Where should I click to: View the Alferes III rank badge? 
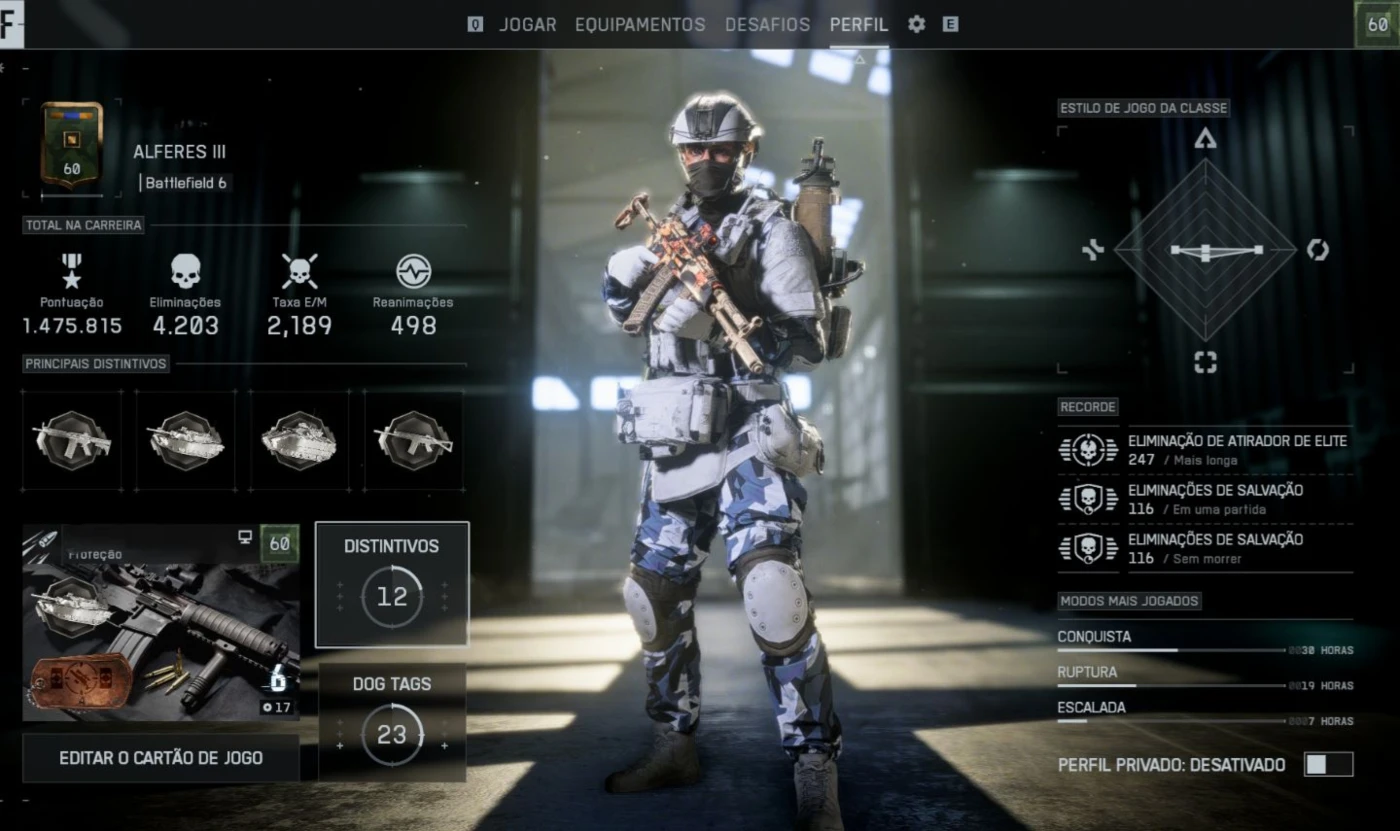tap(71, 145)
